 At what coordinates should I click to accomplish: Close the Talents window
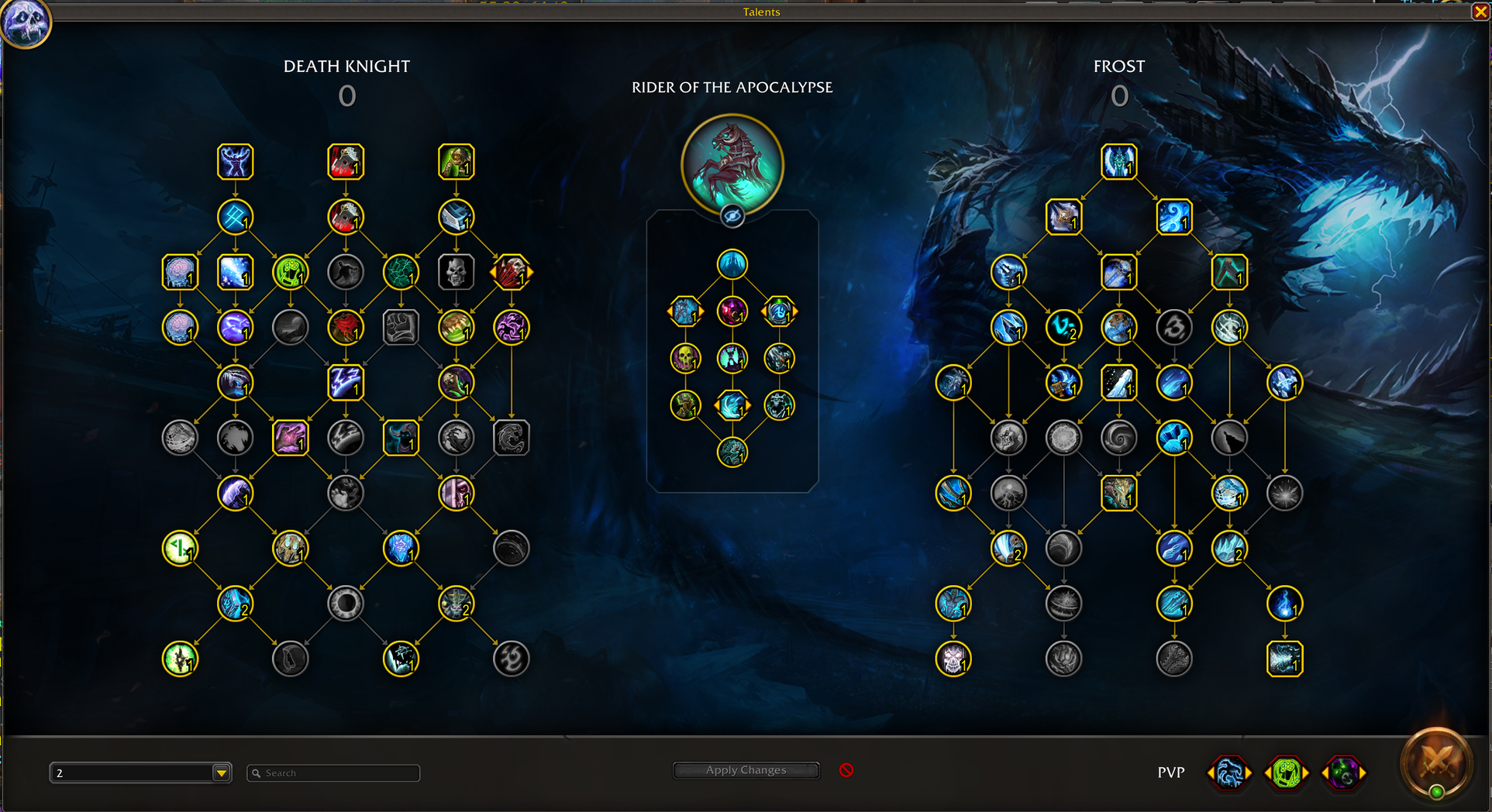pos(1480,12)
